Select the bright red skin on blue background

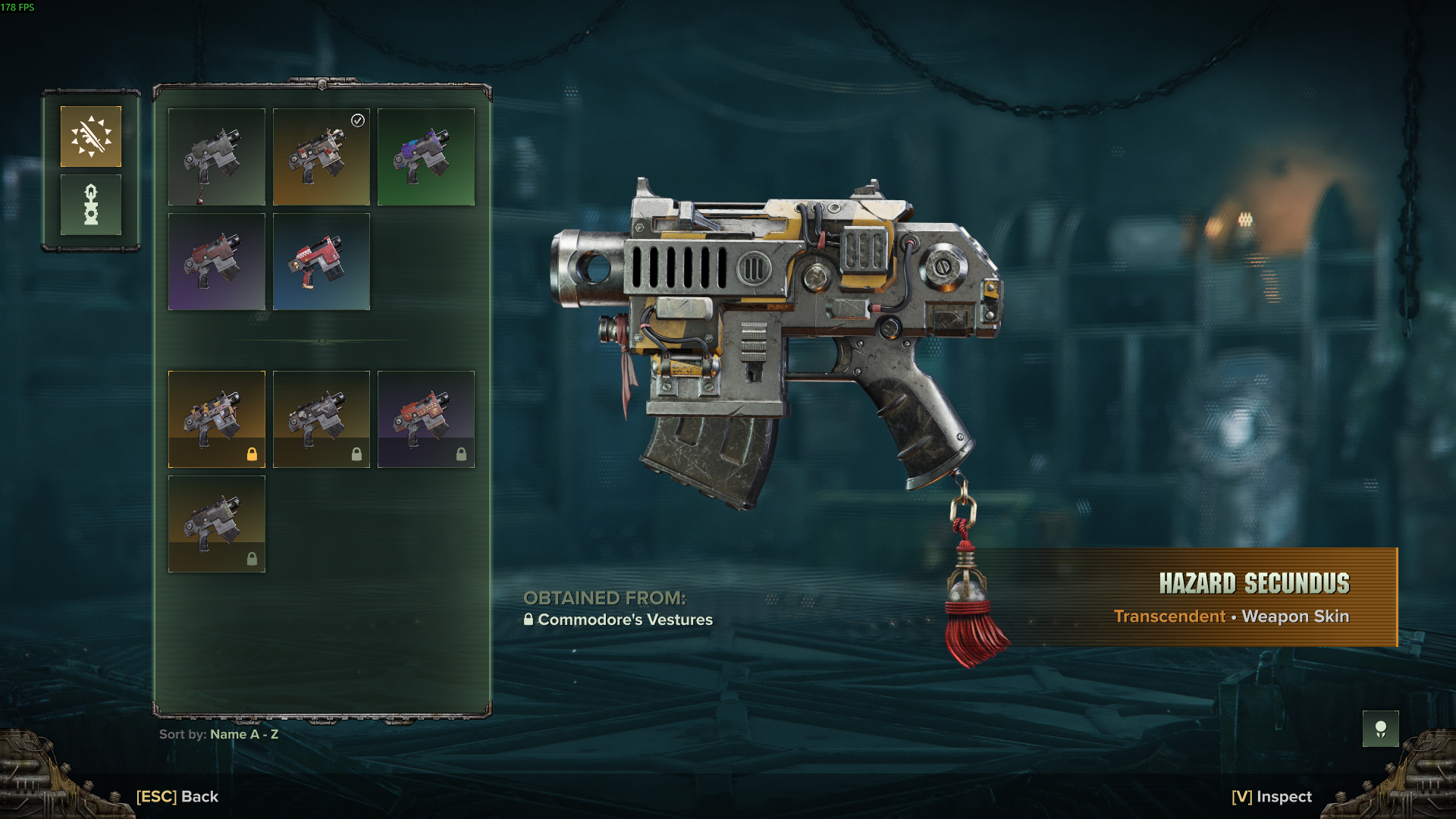322,262
